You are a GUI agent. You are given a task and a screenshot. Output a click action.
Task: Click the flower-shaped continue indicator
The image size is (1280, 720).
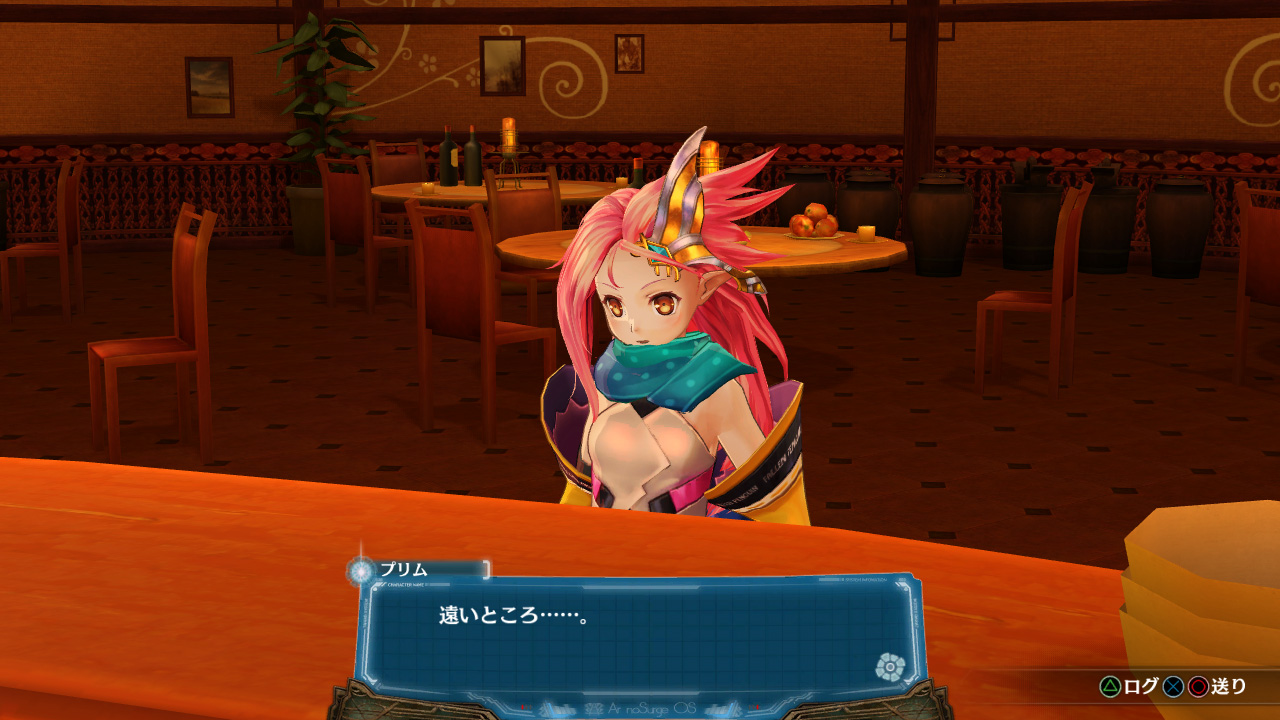pyautogui.click(x=890, y=666)
